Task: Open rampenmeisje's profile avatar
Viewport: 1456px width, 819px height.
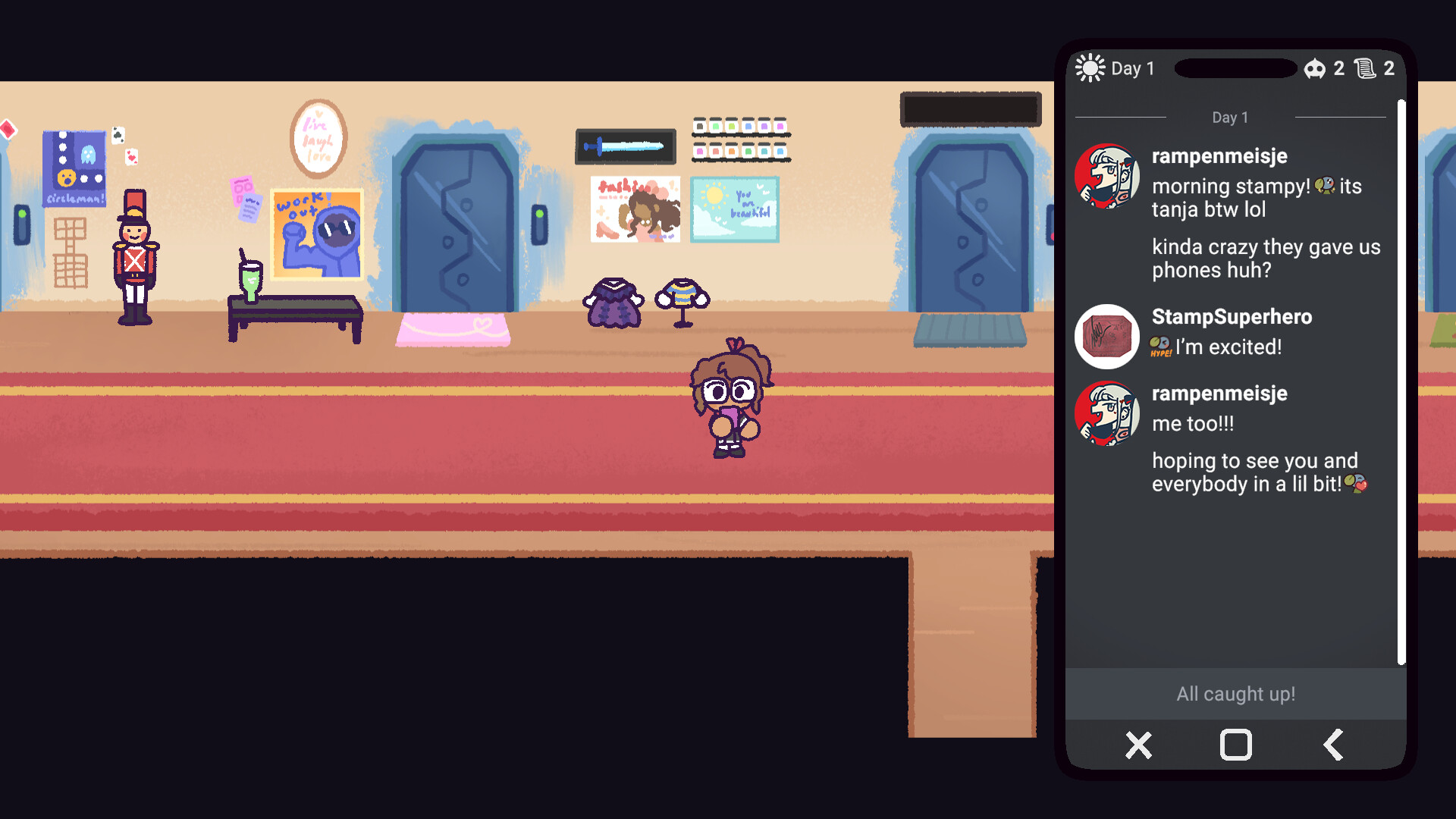Action: point(1107,176)
